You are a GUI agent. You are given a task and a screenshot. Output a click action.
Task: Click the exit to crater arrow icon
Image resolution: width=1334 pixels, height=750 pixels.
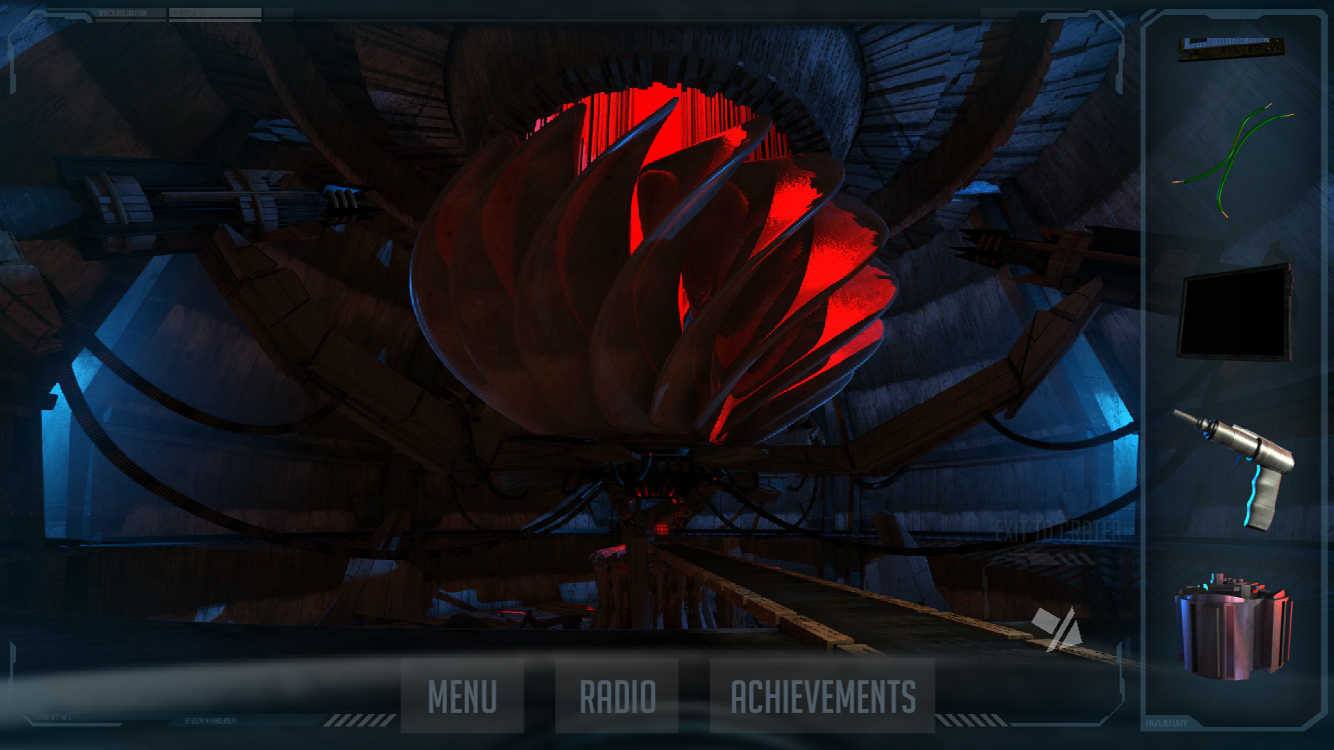(1057, 627)
